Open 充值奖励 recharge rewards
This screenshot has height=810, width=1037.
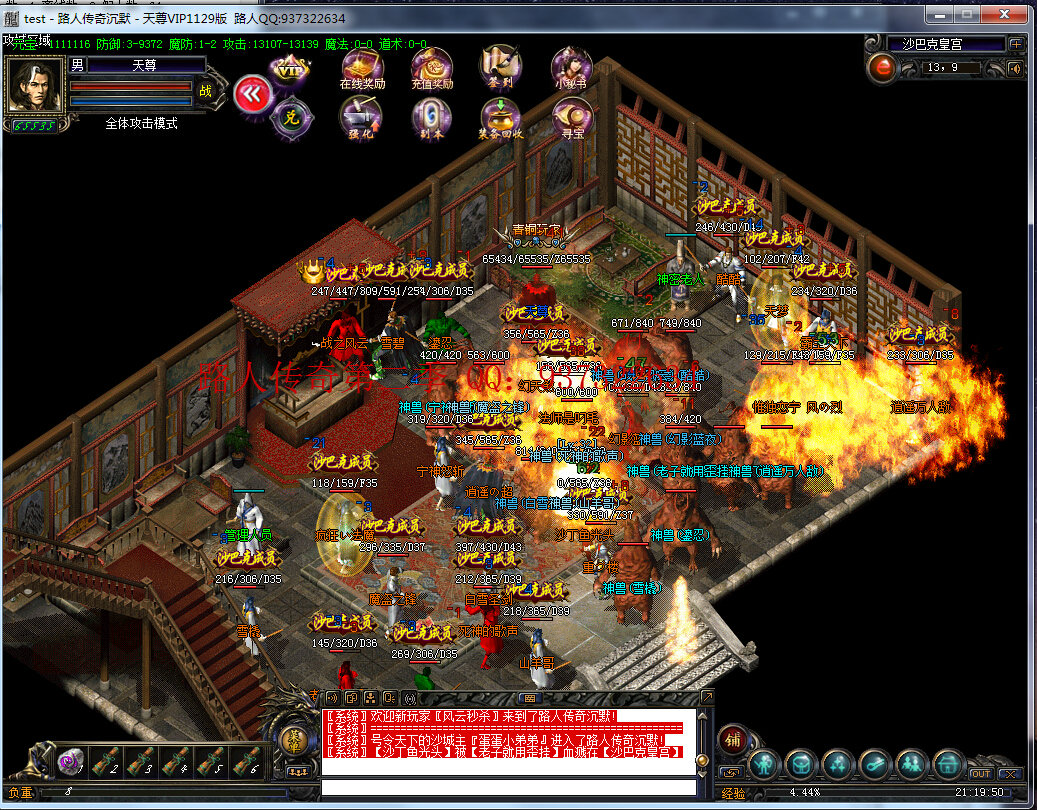point(432,66)
